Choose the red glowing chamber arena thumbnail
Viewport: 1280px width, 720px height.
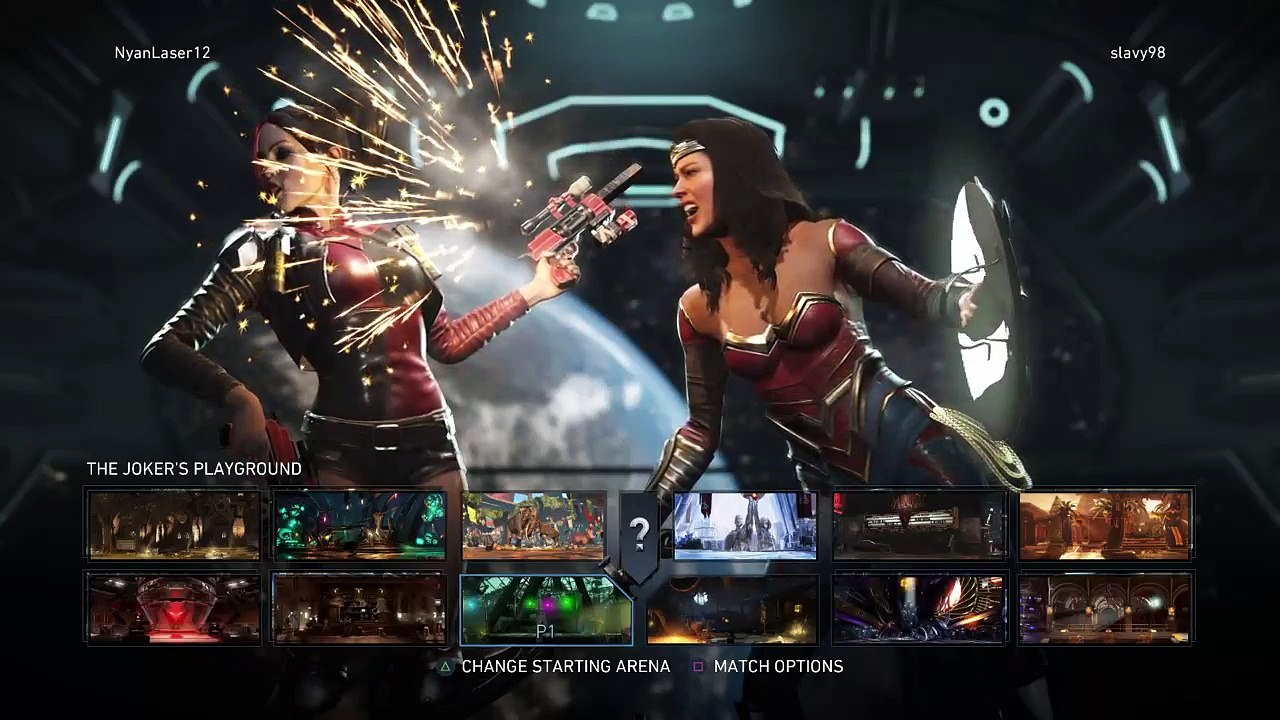click(173, 609)
